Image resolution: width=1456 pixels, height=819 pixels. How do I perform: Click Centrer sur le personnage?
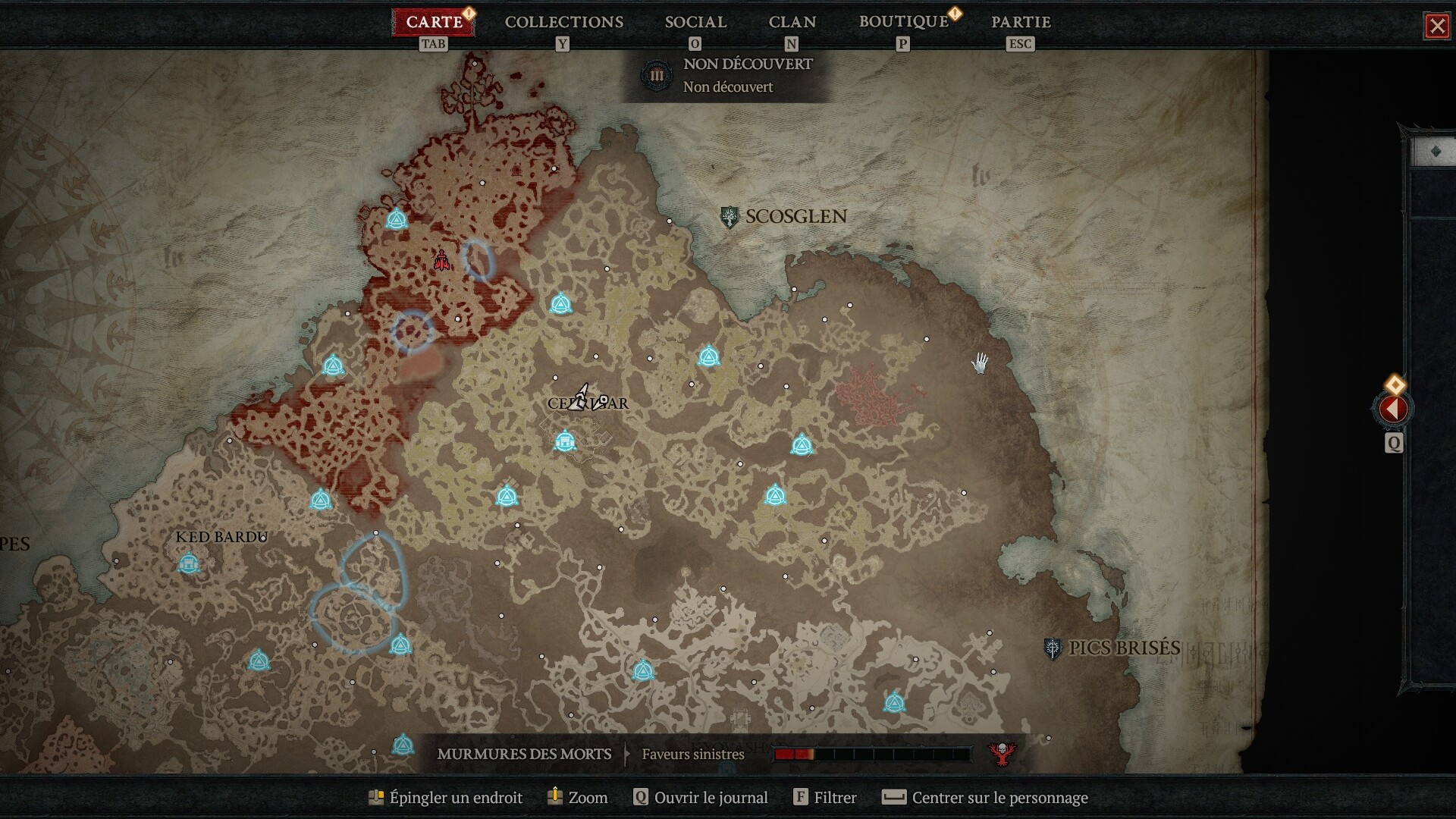pyautogui.click(x=986, y=798)
